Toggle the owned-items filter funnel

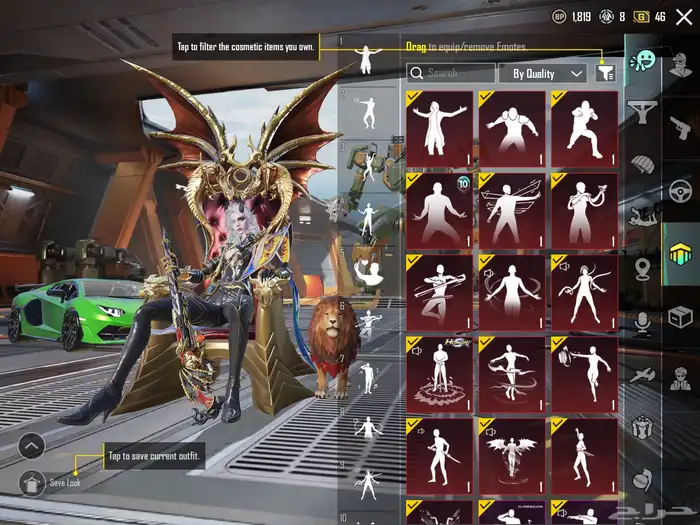604,72
